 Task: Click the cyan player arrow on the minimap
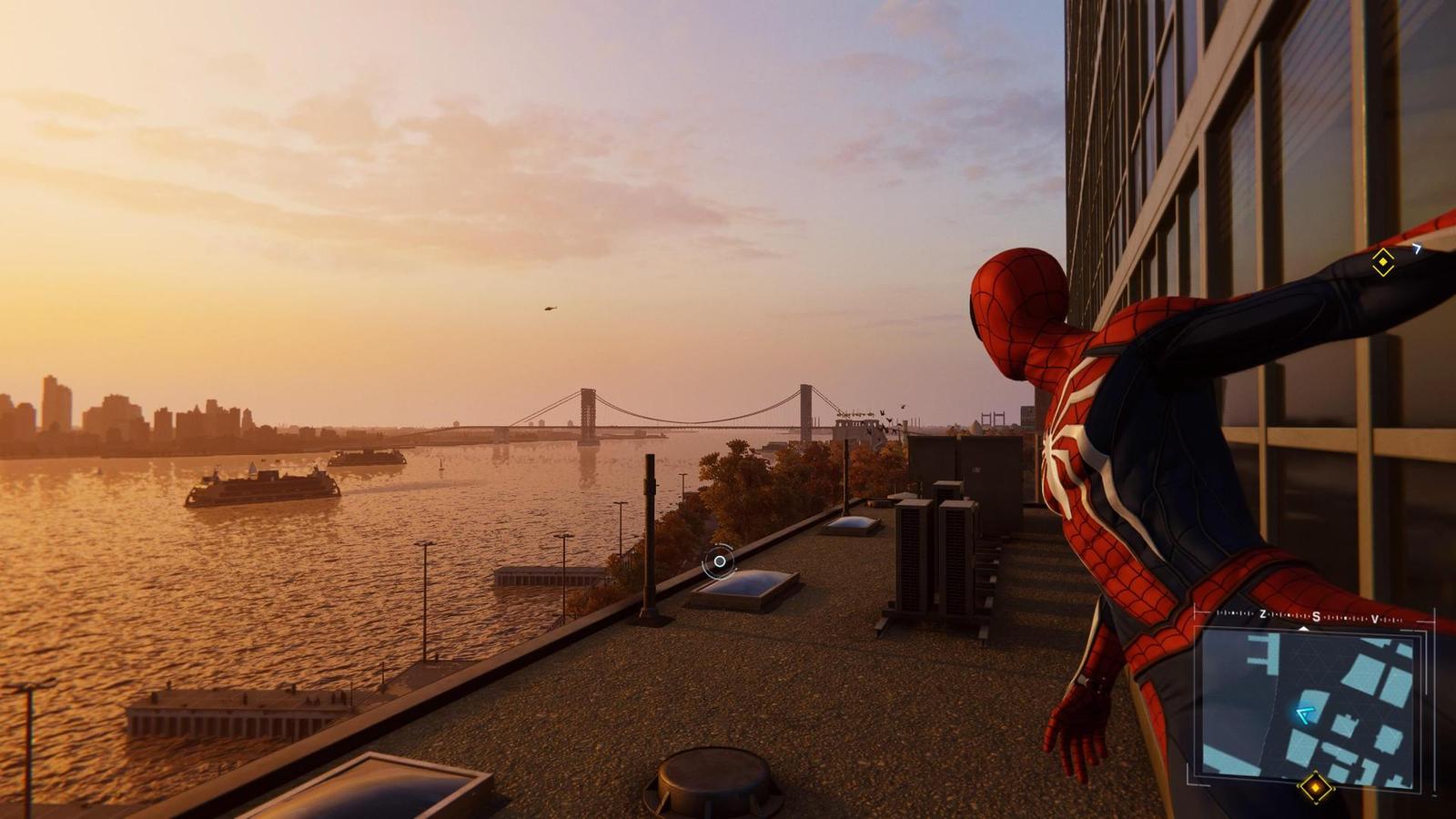click(x=1305, y=715)
